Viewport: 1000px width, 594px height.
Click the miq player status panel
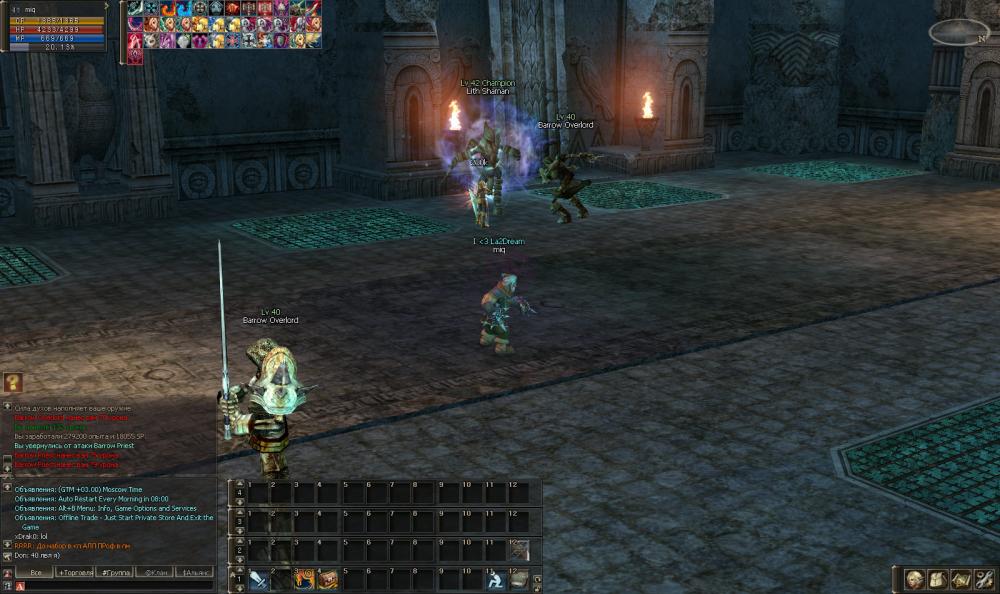coord(57,27)
